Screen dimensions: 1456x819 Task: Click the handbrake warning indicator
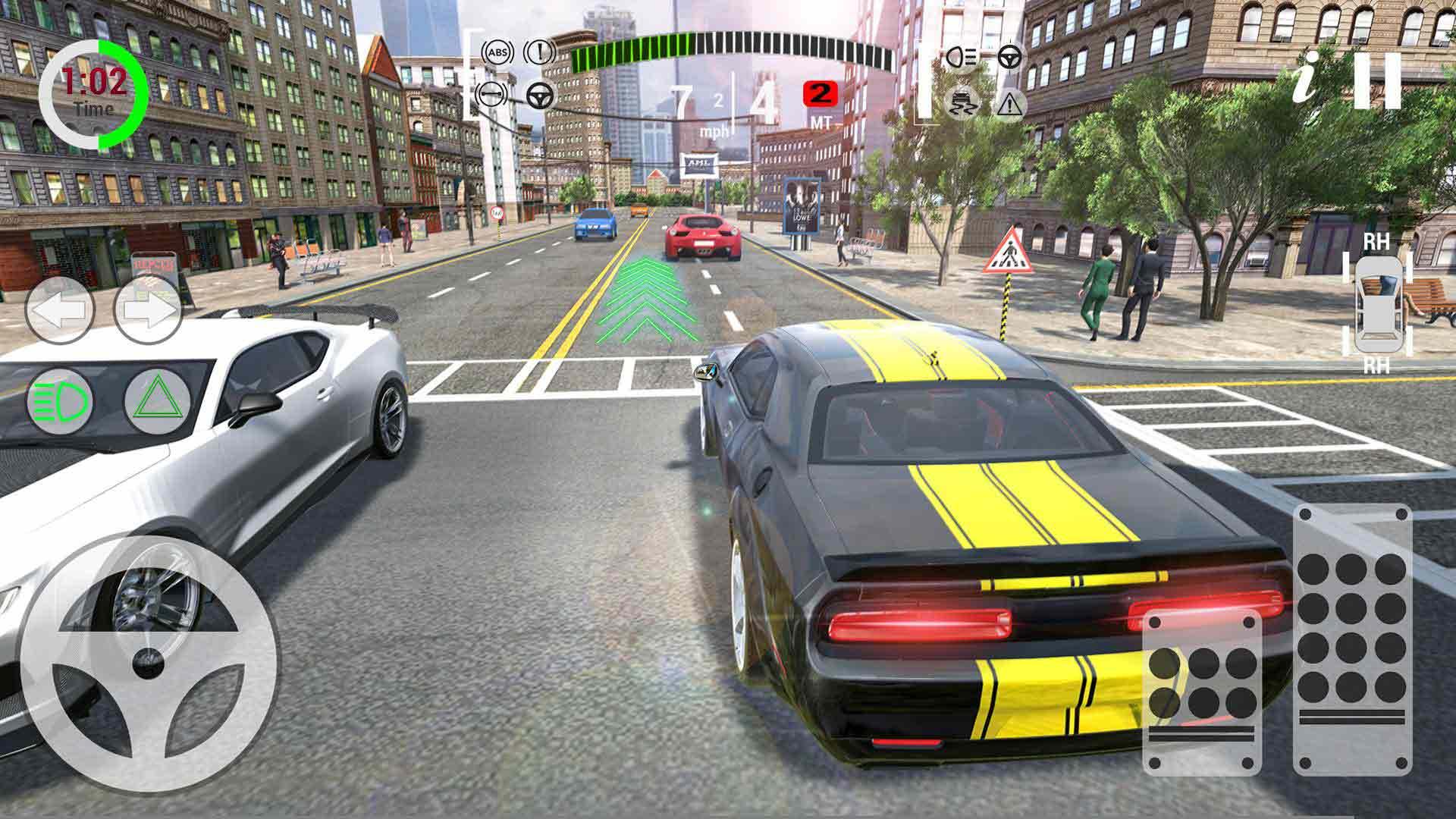[490, 94]
